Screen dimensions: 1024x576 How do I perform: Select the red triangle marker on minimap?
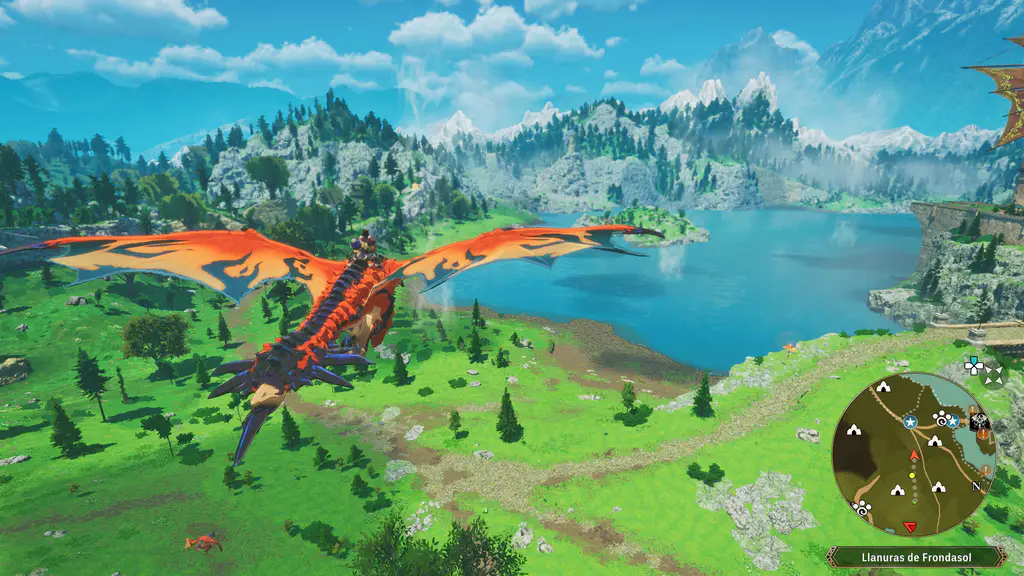(910, 527)
